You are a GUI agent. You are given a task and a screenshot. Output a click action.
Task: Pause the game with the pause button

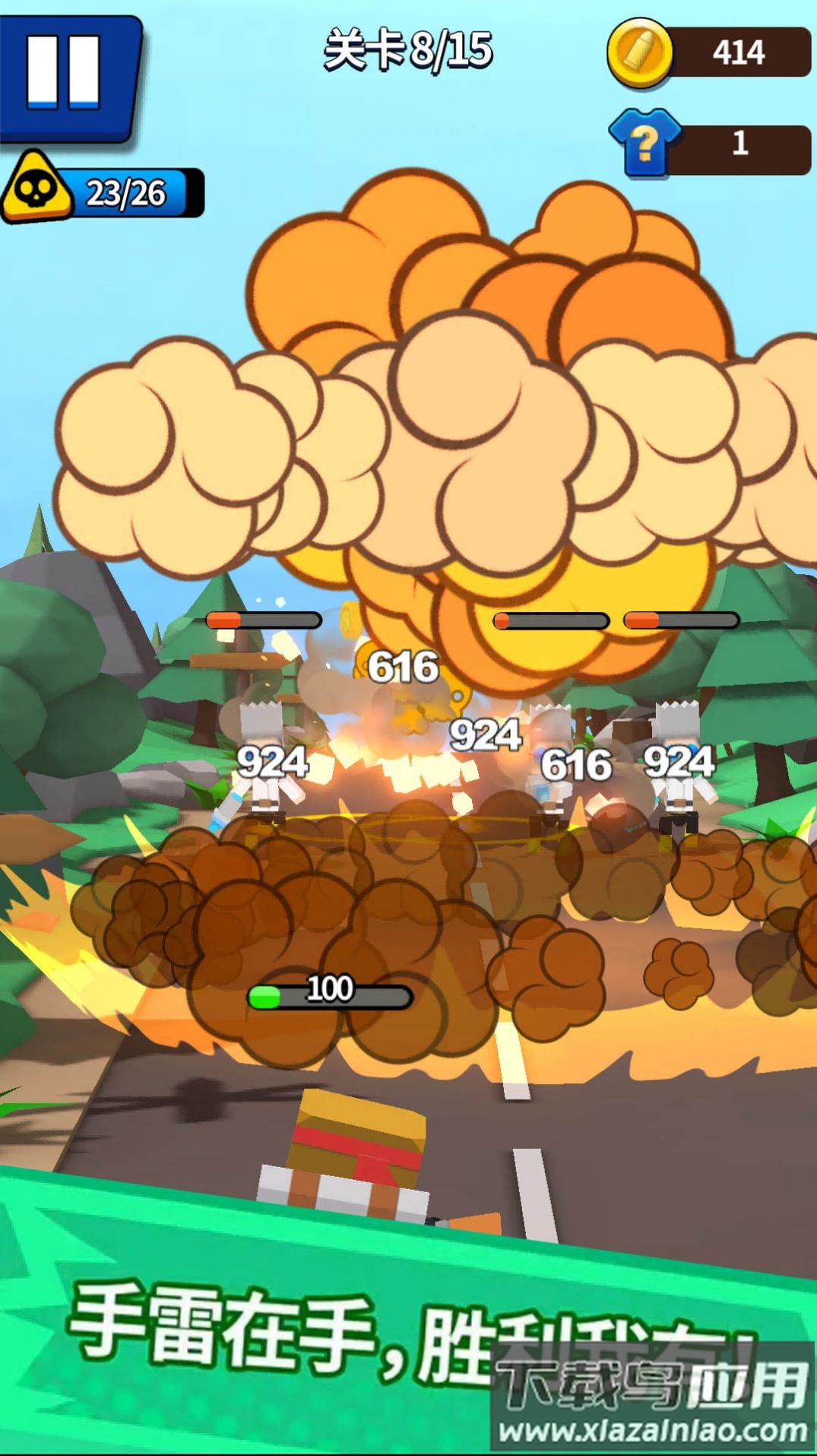tap(66, 75)
